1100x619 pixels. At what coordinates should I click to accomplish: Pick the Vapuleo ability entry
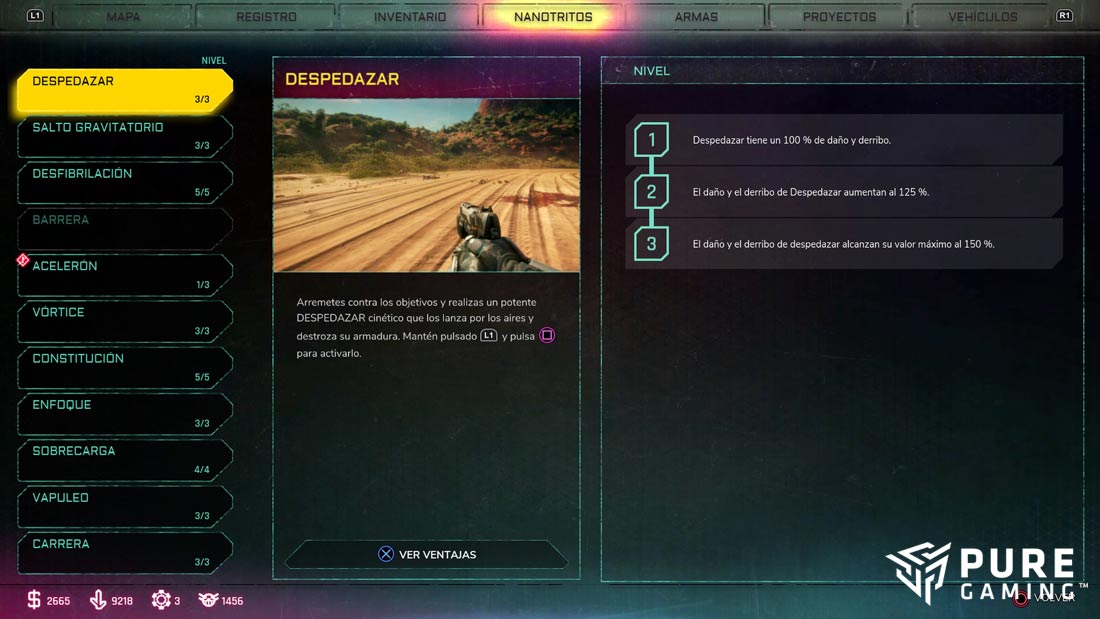click(125, 506)
